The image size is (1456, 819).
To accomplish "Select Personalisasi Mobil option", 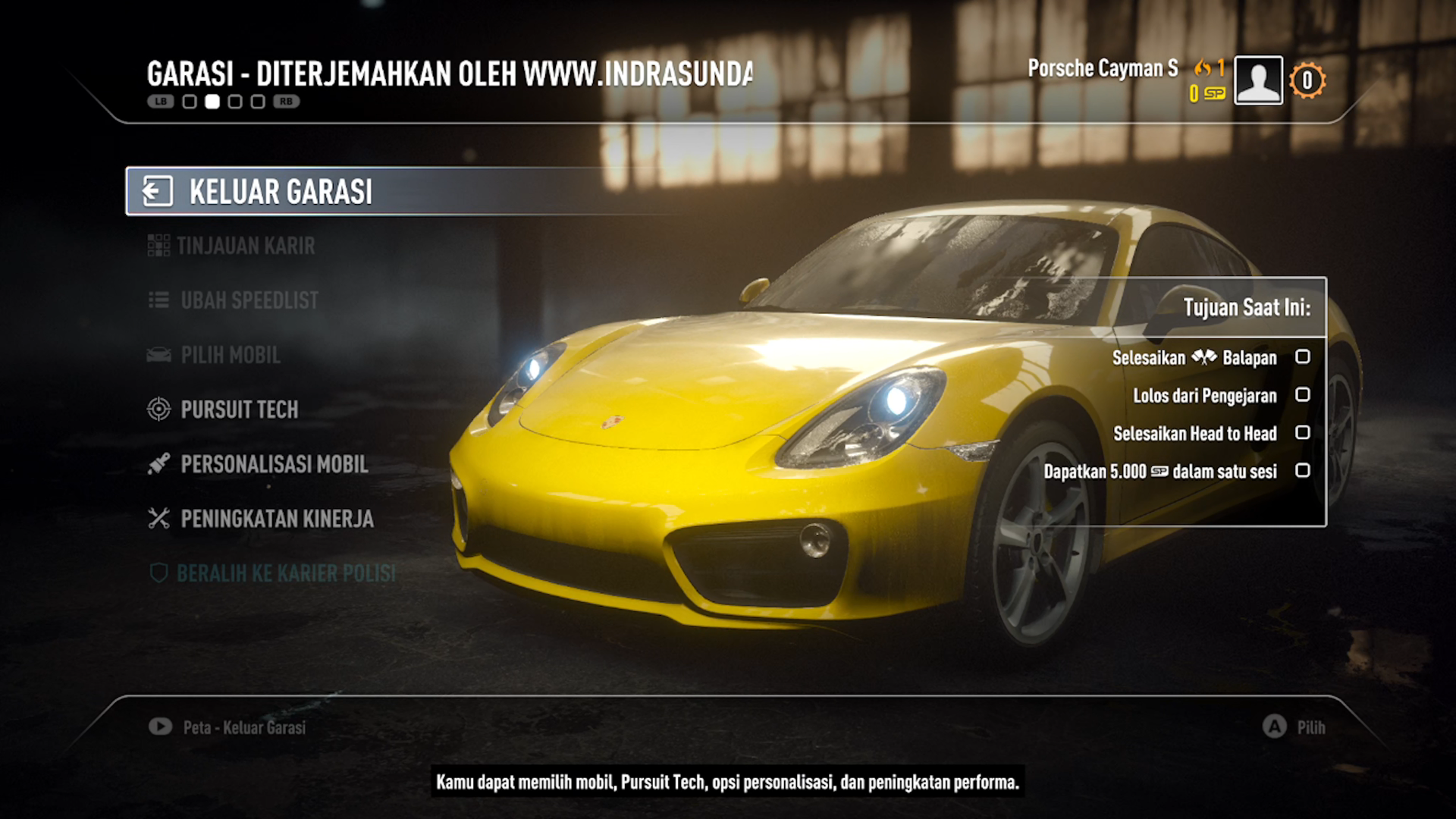I will pos(274,464).
